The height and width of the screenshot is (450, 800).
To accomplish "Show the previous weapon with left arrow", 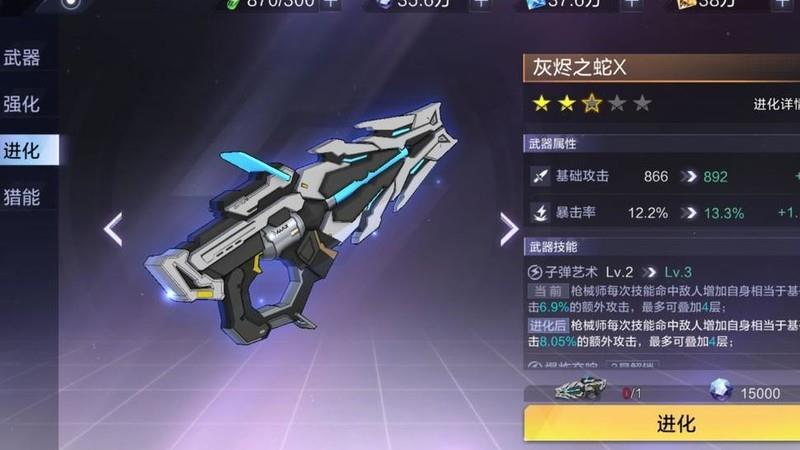I will (113, 228).
